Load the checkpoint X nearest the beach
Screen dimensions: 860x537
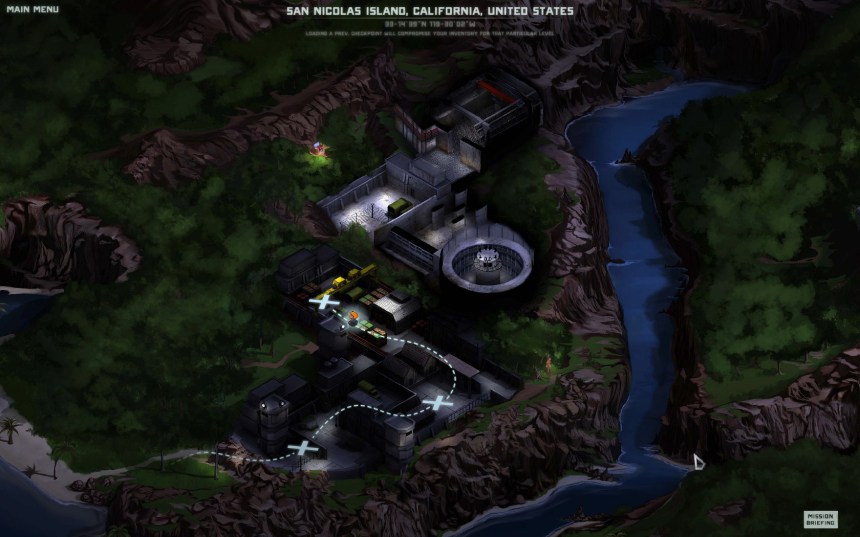click(x=302, y=447)
